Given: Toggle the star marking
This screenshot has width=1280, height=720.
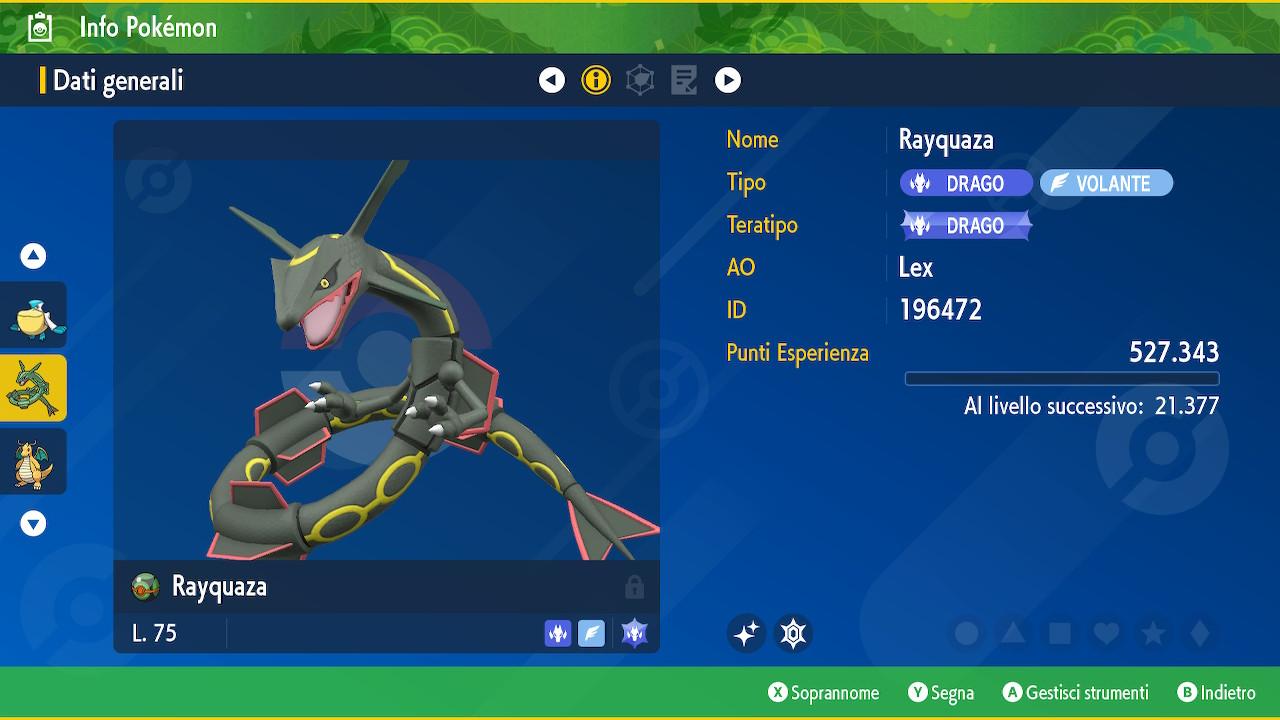Looking at the screenshot, I should pos(1153,633).
